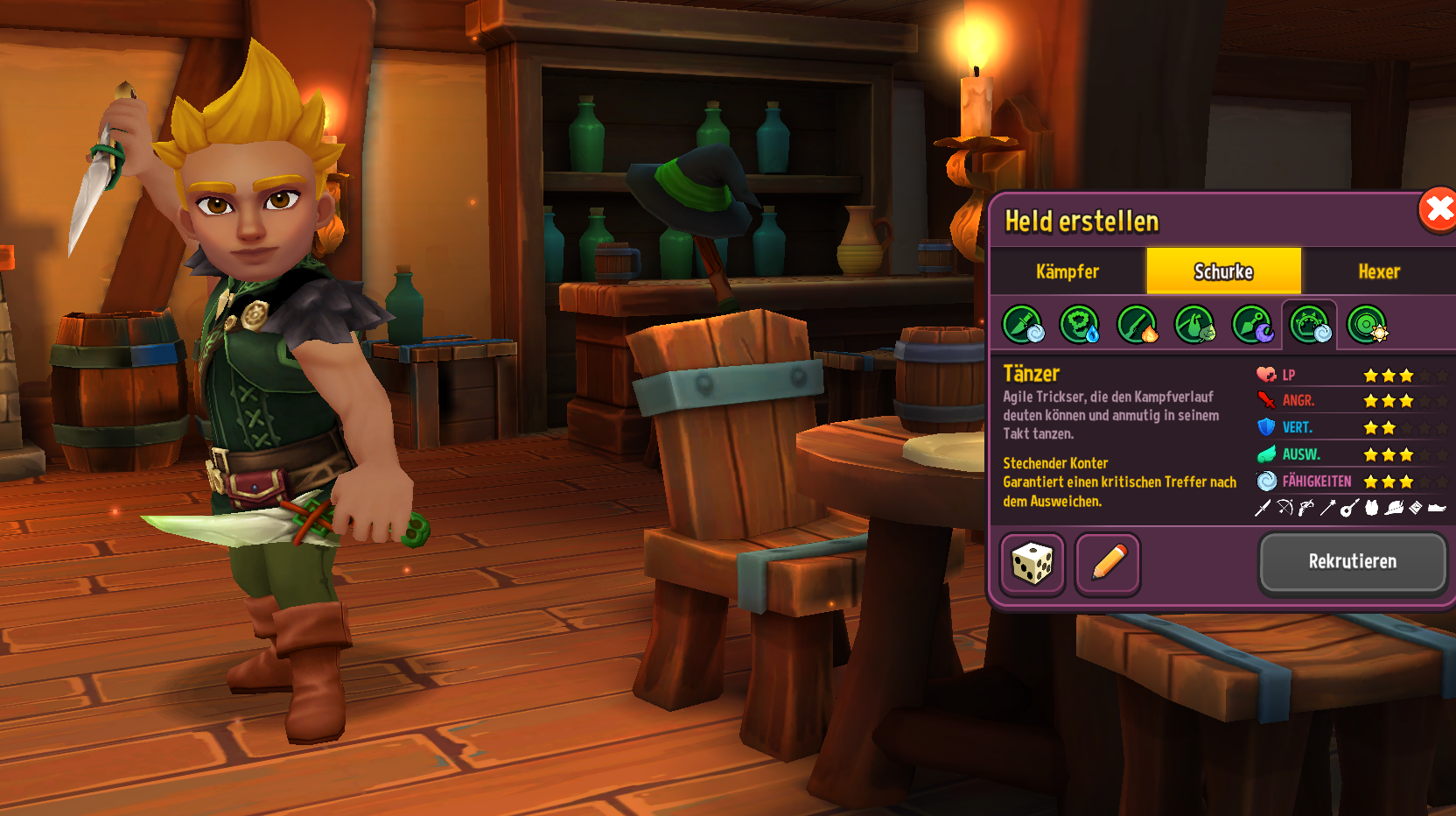The width and height of the screenshot is (1456, 816).
Task: Select the Schurke class tab
Action: pos(1223,271)
